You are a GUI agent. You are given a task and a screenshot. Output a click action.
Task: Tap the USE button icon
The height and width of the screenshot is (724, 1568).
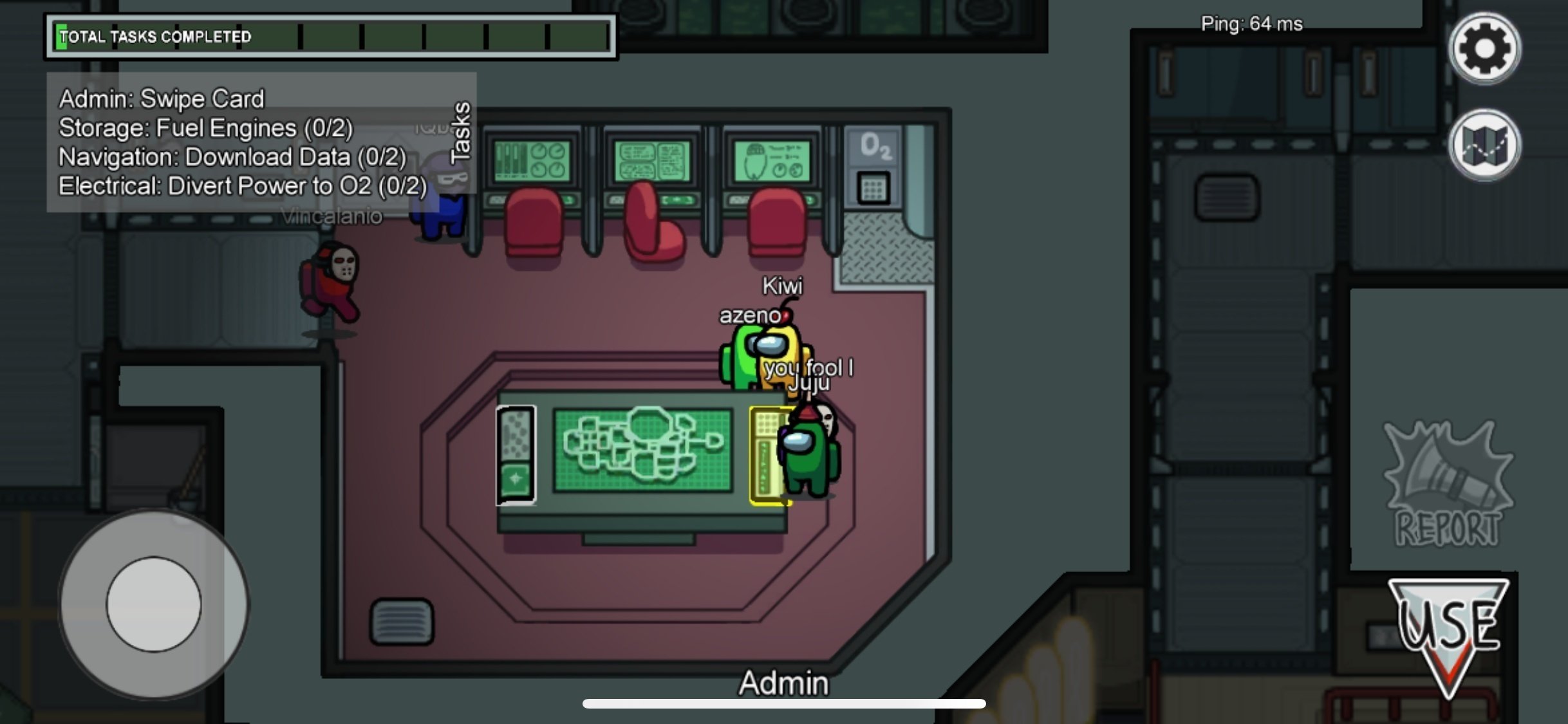(1450, 631)
